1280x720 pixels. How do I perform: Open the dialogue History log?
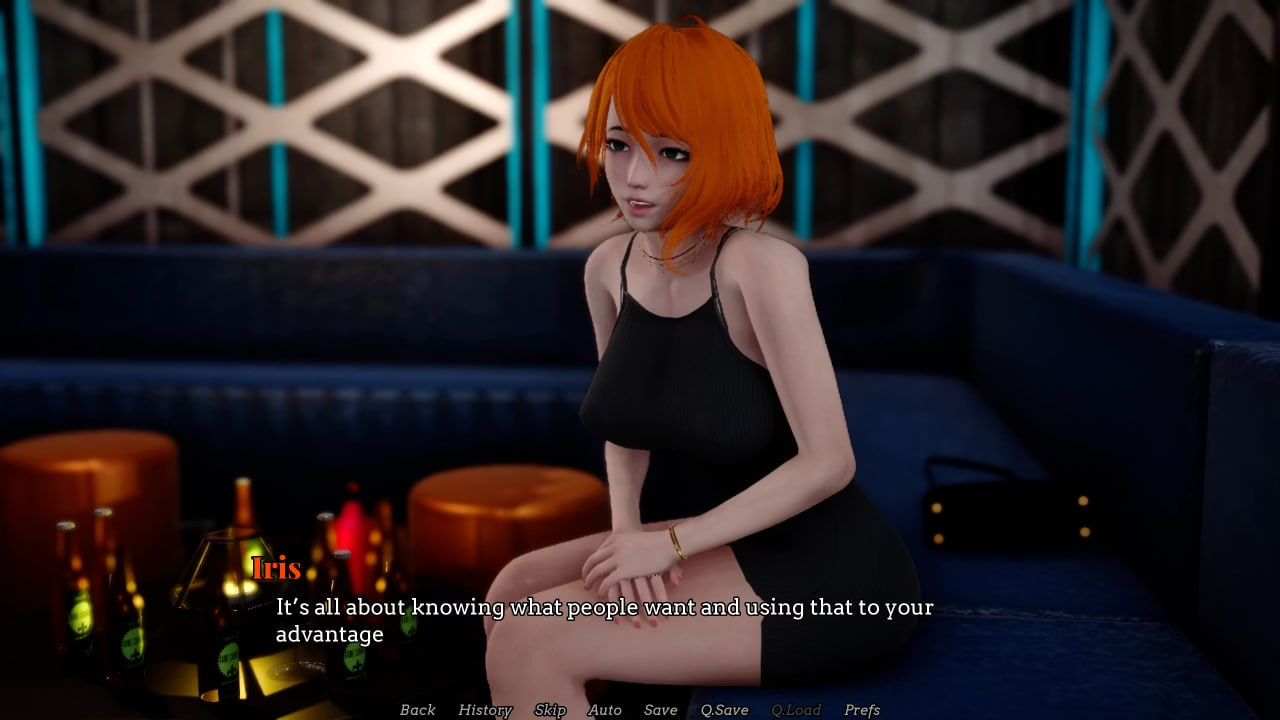tap(484, 710)
